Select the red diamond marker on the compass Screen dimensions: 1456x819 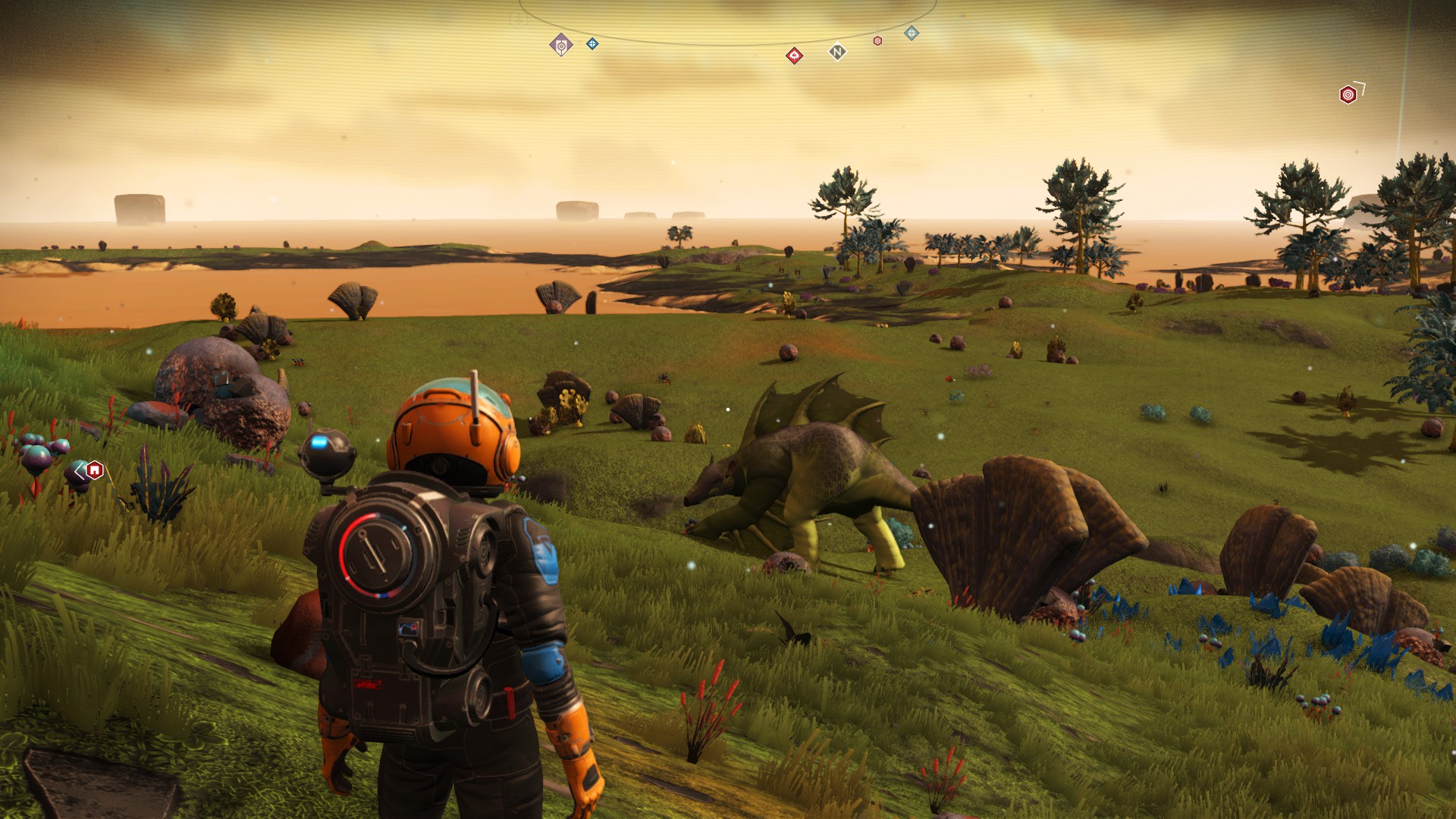(794, 55)
